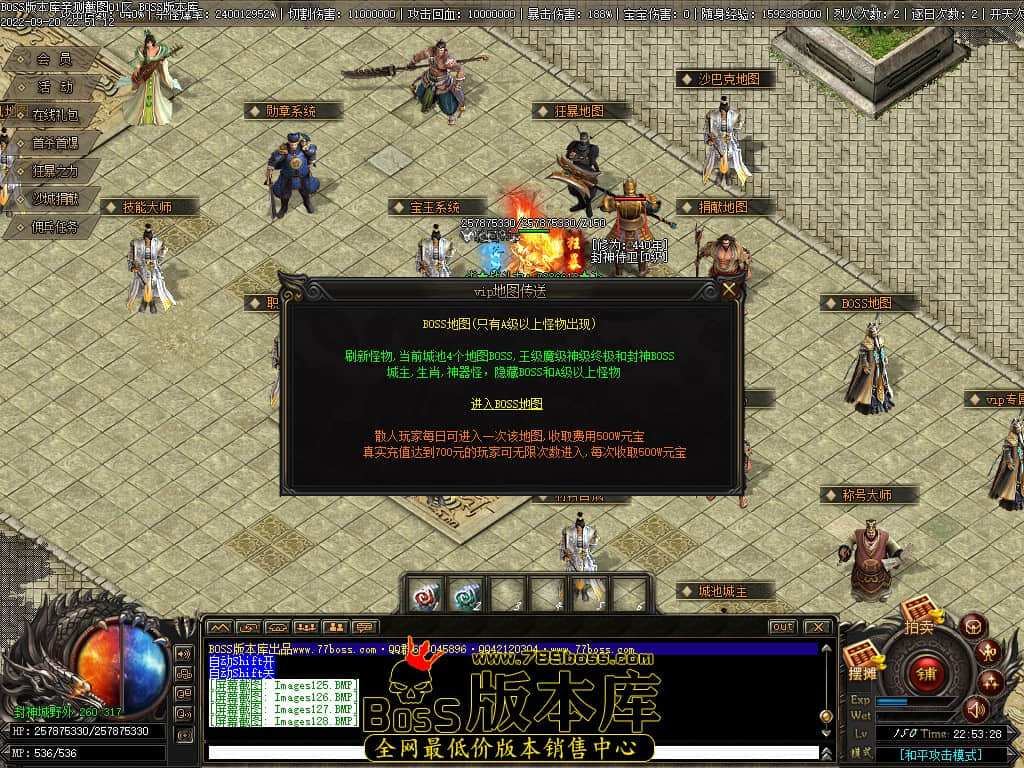
Task: Click the out button on chat panel
Action: [x=782, y=627]
